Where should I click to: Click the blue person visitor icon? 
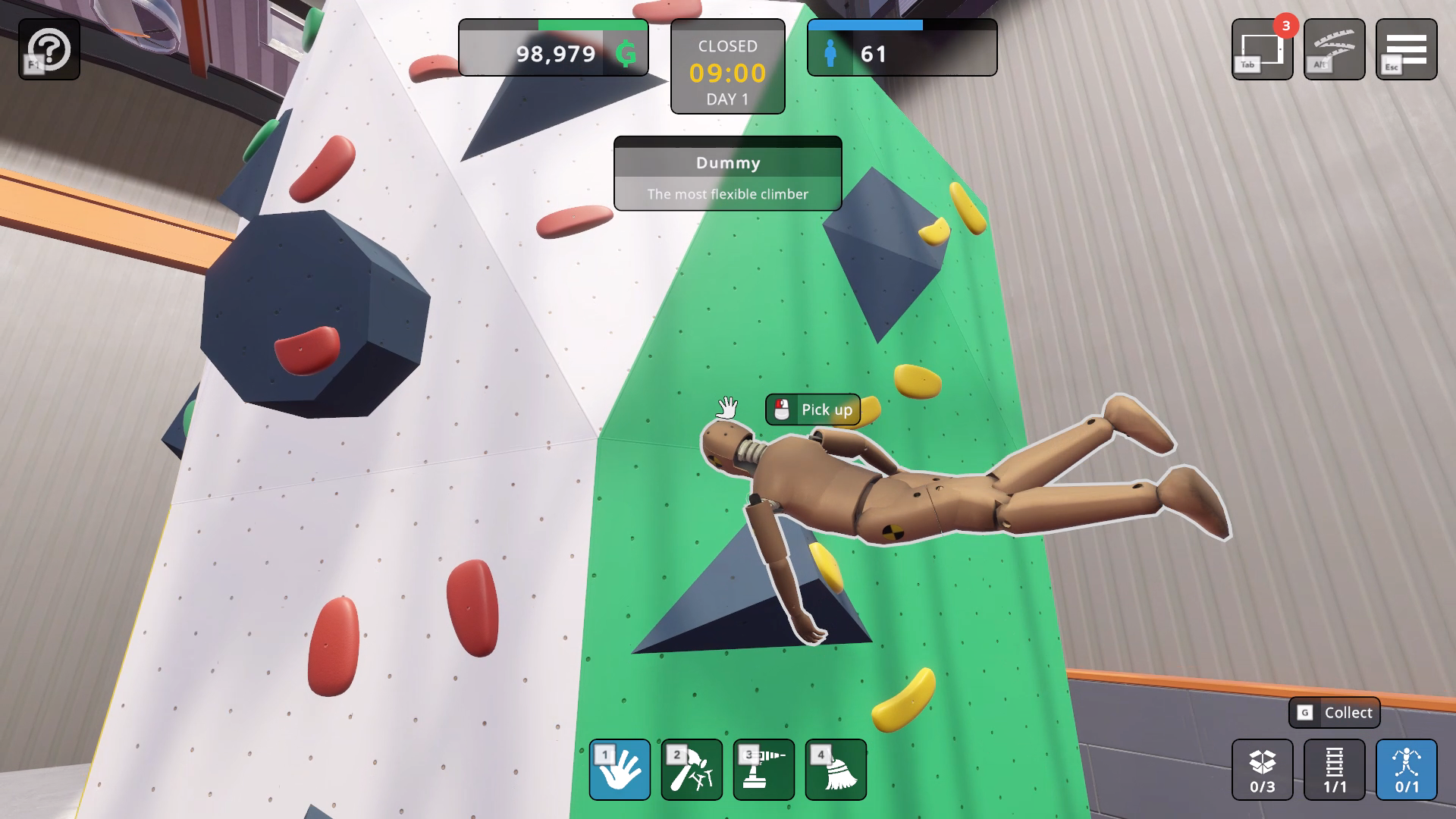[830, 53]
